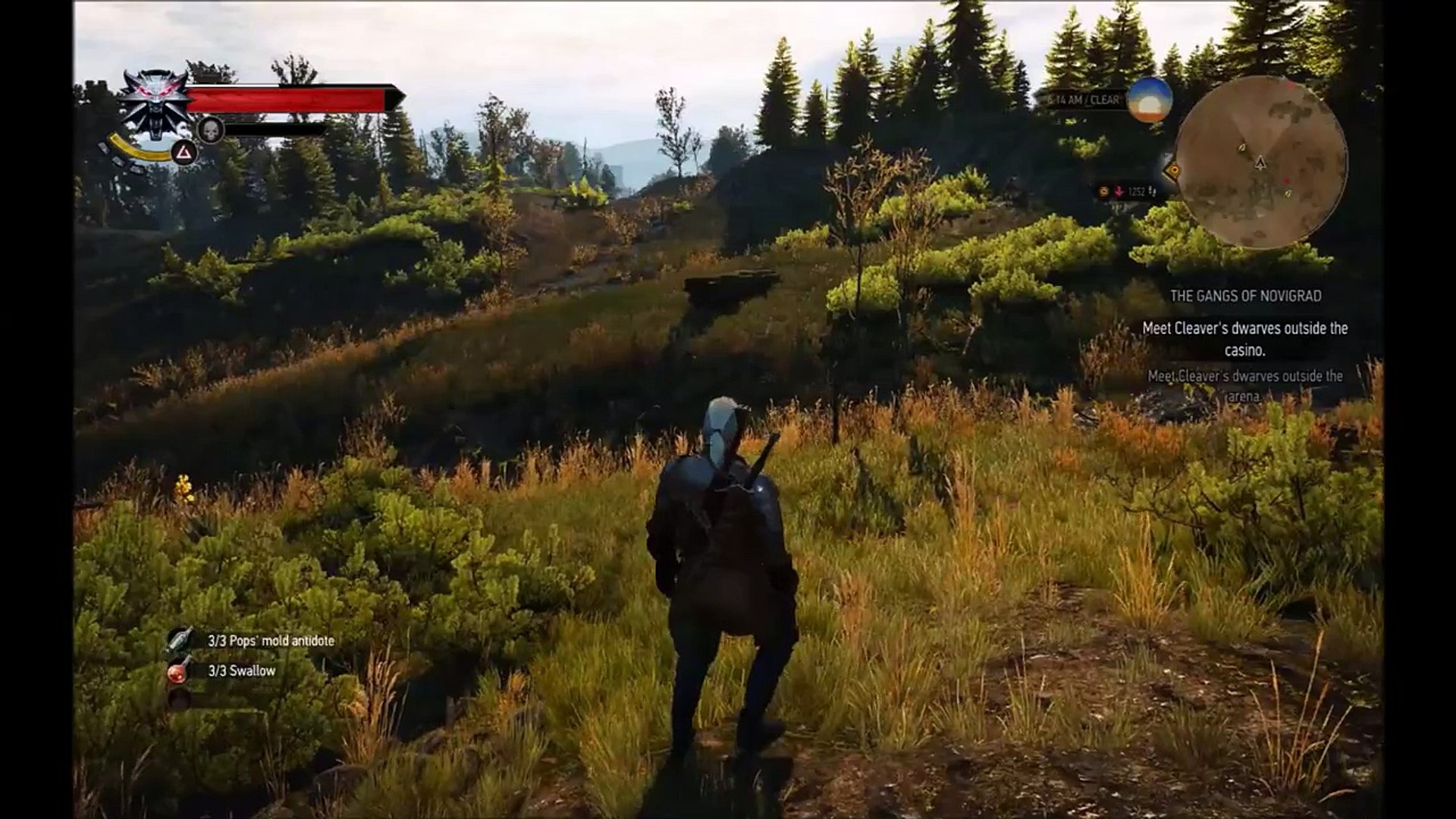
Task: Open the circular minimap
Action: coord(1260,162)
